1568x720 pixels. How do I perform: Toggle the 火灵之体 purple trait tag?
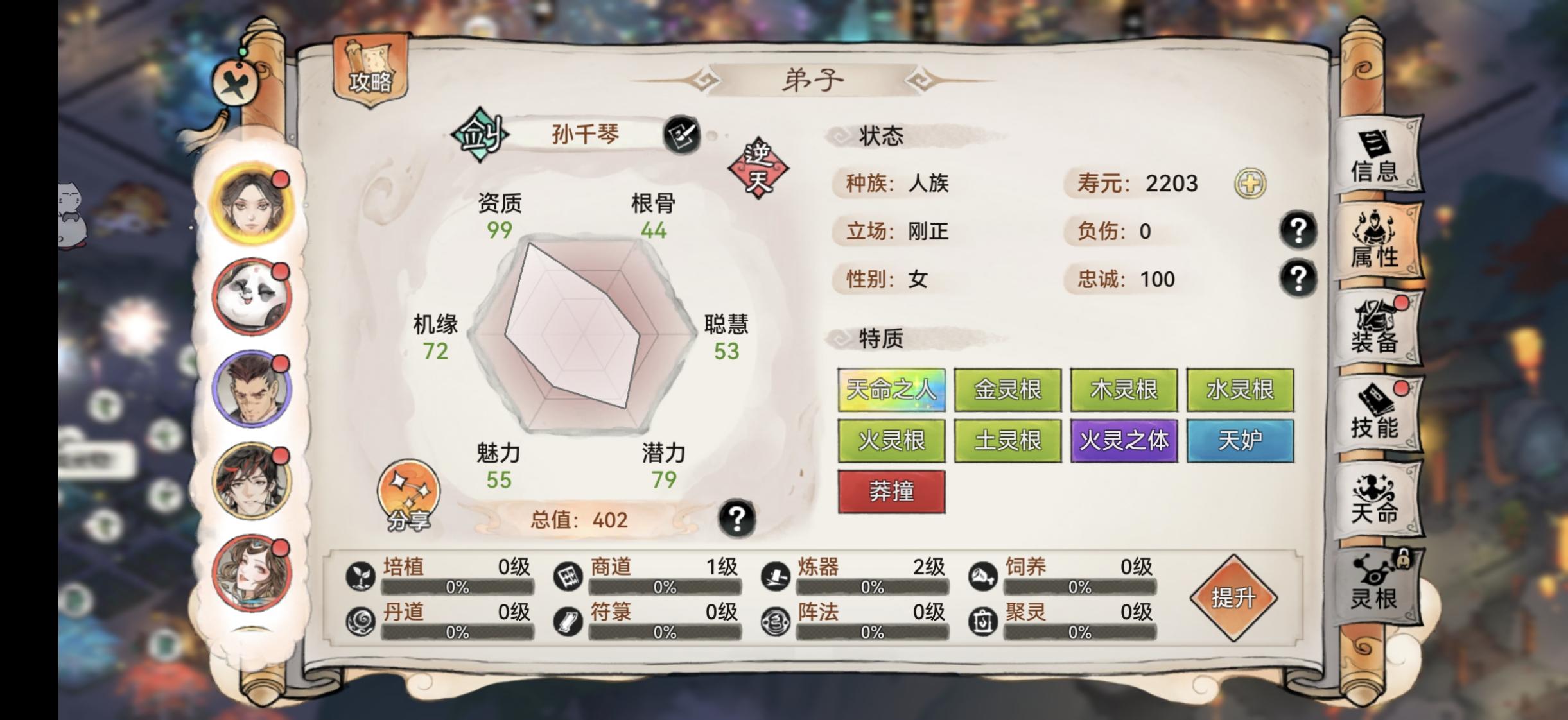pos(1124,440)
